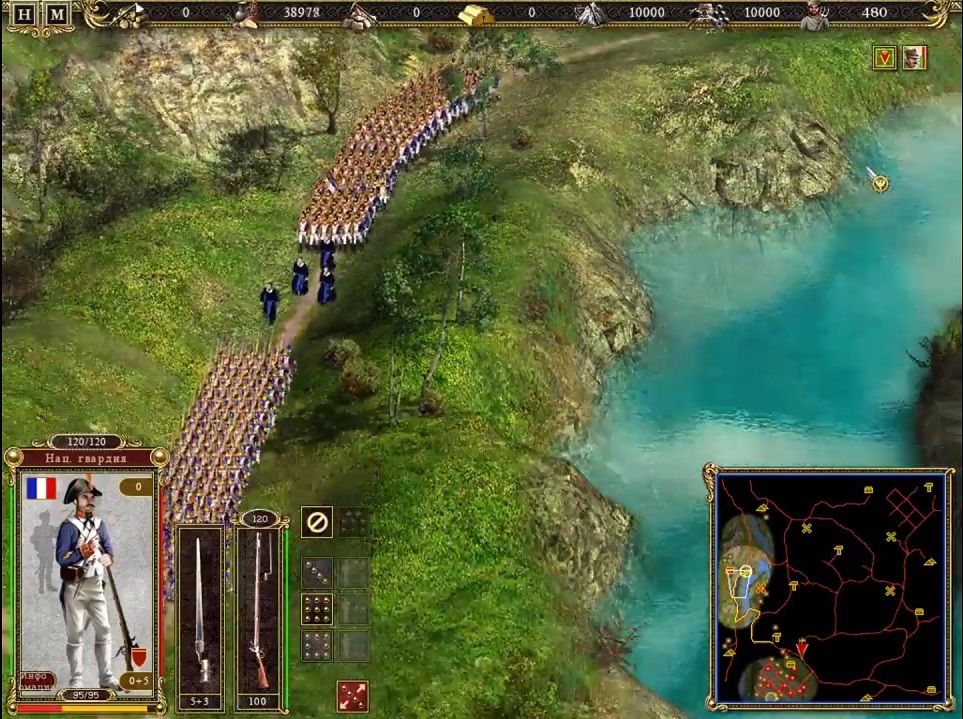Open the M menu button
This screenshot has width=963, height=719.
[58, 15]
